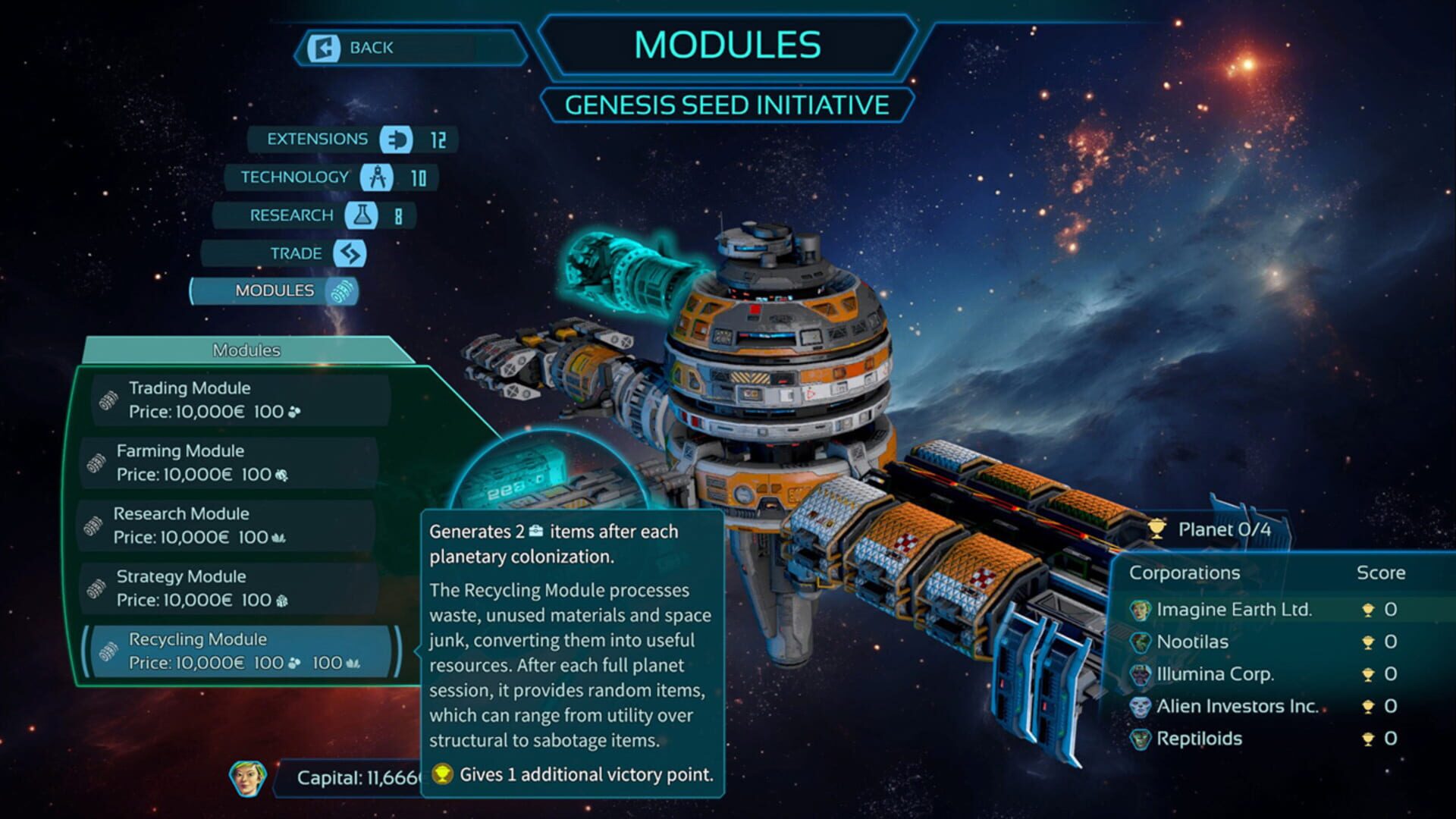The height and width of the screenshot is (819, 1456).
Task: Click the Nootilas corporation portrait
Action: coord(1140,641)
